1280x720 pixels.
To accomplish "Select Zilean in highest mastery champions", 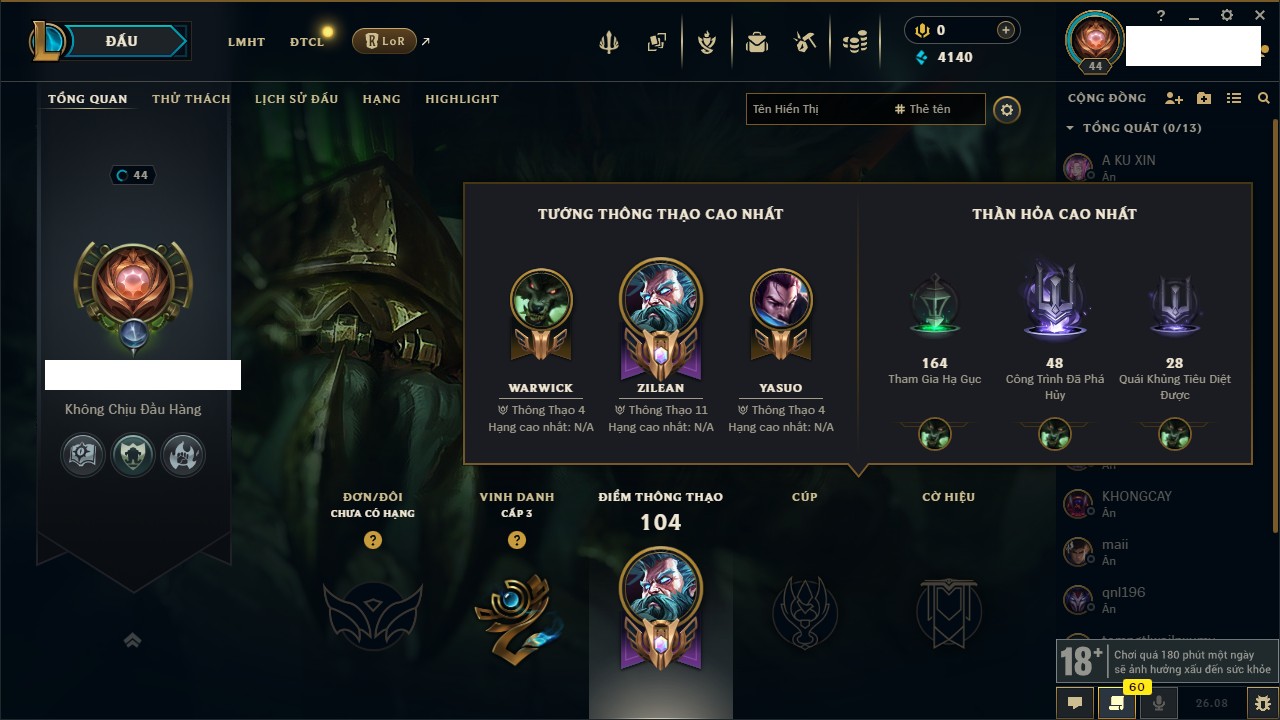I will pyautogui.click(x=660, y=310).
